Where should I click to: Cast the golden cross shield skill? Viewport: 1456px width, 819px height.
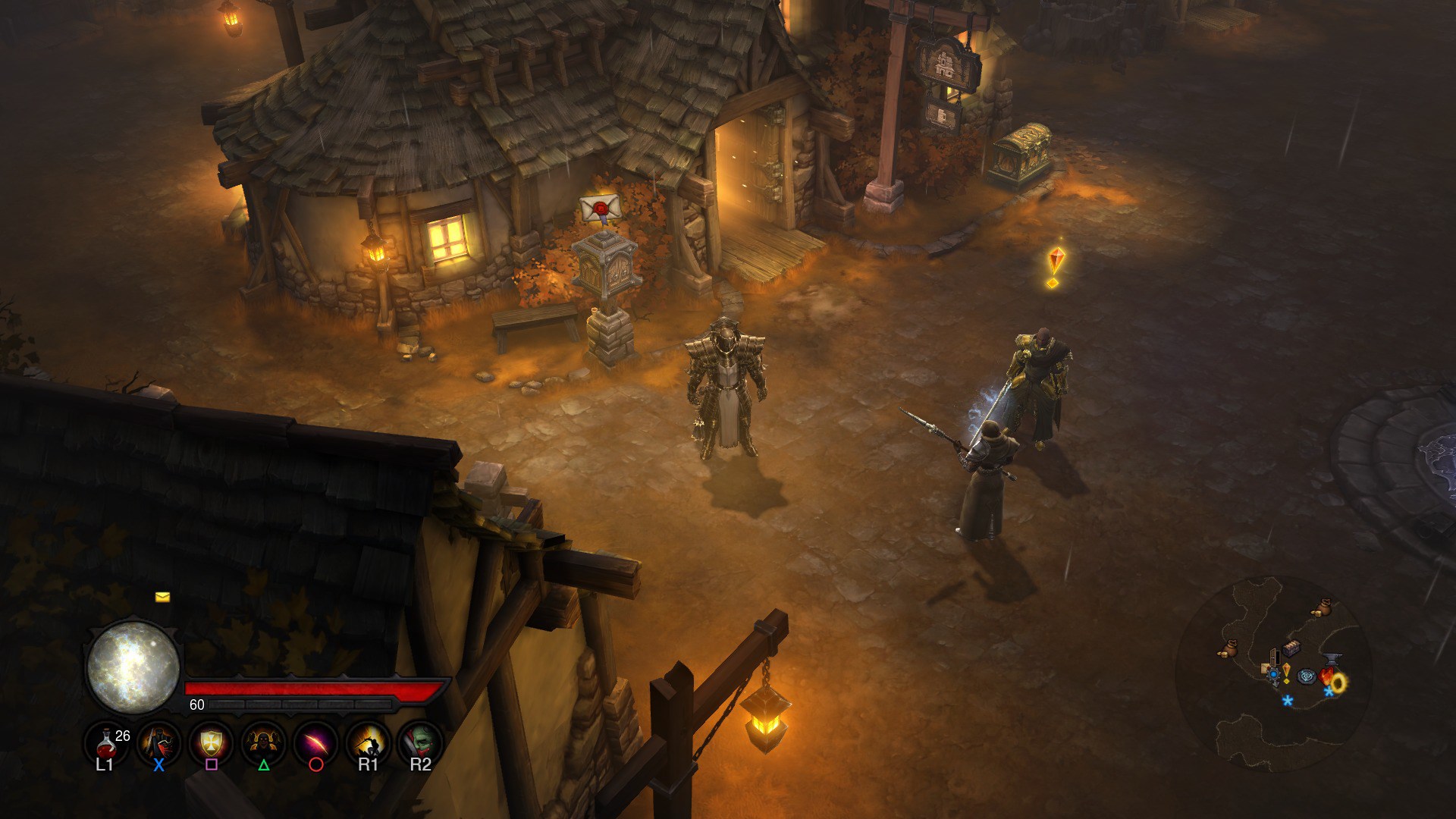[x=211, y=742]
